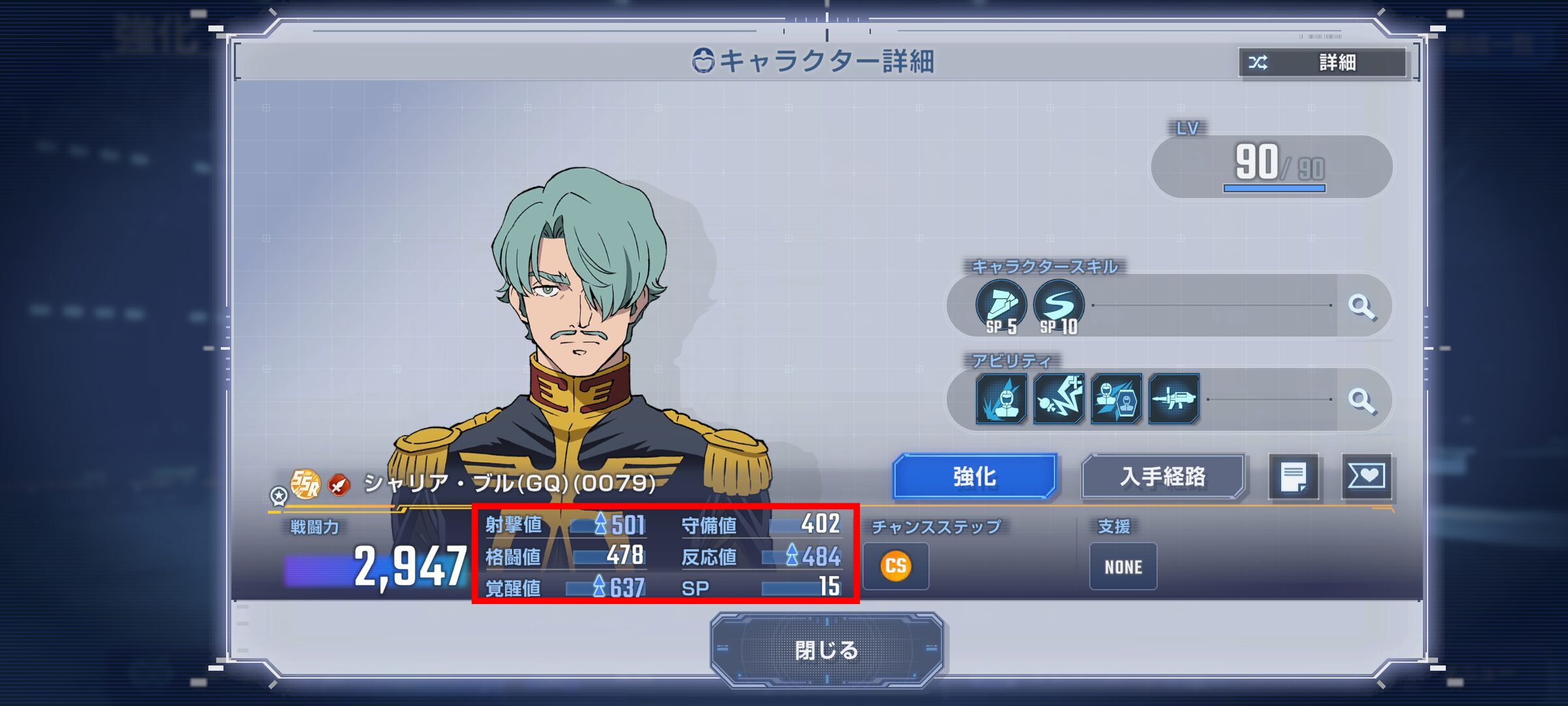Image resolution: width=1568 pixels, height=706 pixels.
Task: Toggle the 詳細 detail view switch
Action: click(x=1323, y=63)
